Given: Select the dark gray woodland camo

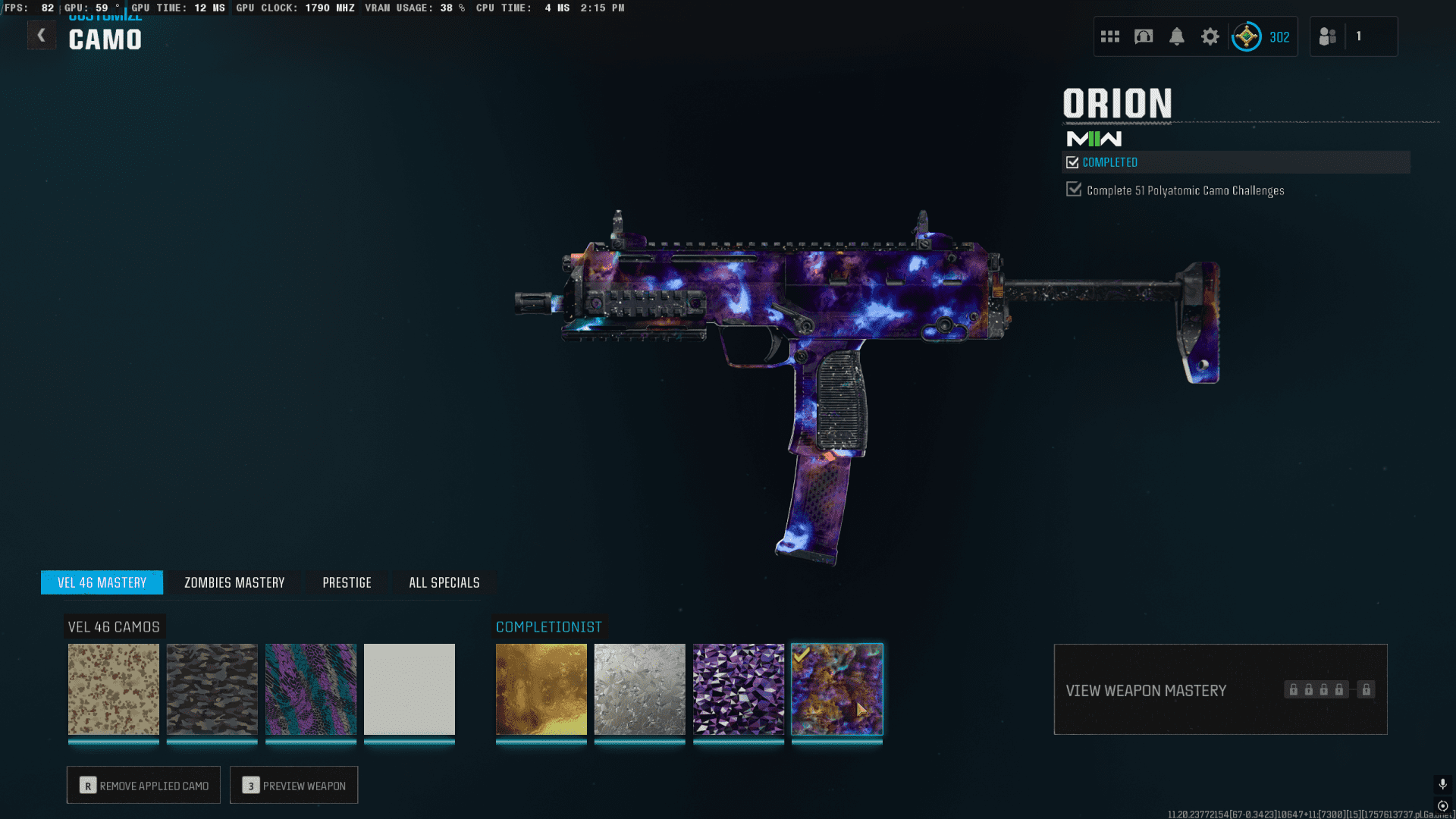Looking at the screenshot, I should coord(212,689).
